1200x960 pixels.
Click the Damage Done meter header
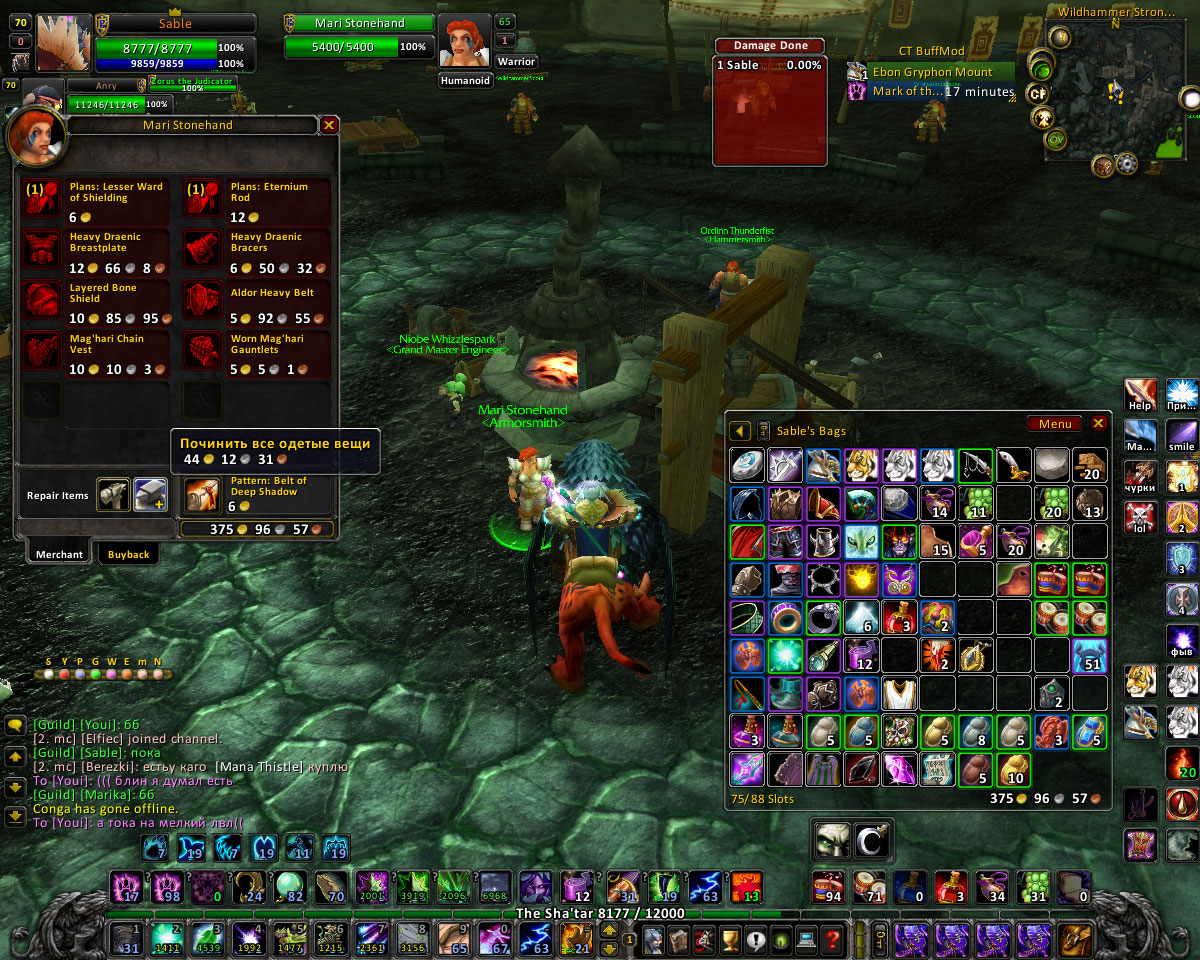[769, 46]
